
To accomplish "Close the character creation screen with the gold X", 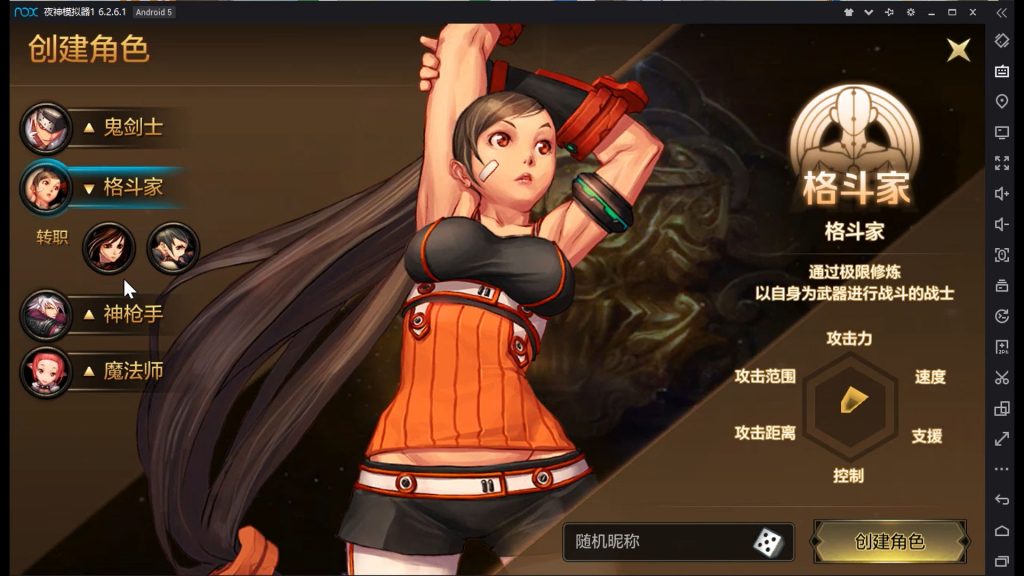I will 959,50.
